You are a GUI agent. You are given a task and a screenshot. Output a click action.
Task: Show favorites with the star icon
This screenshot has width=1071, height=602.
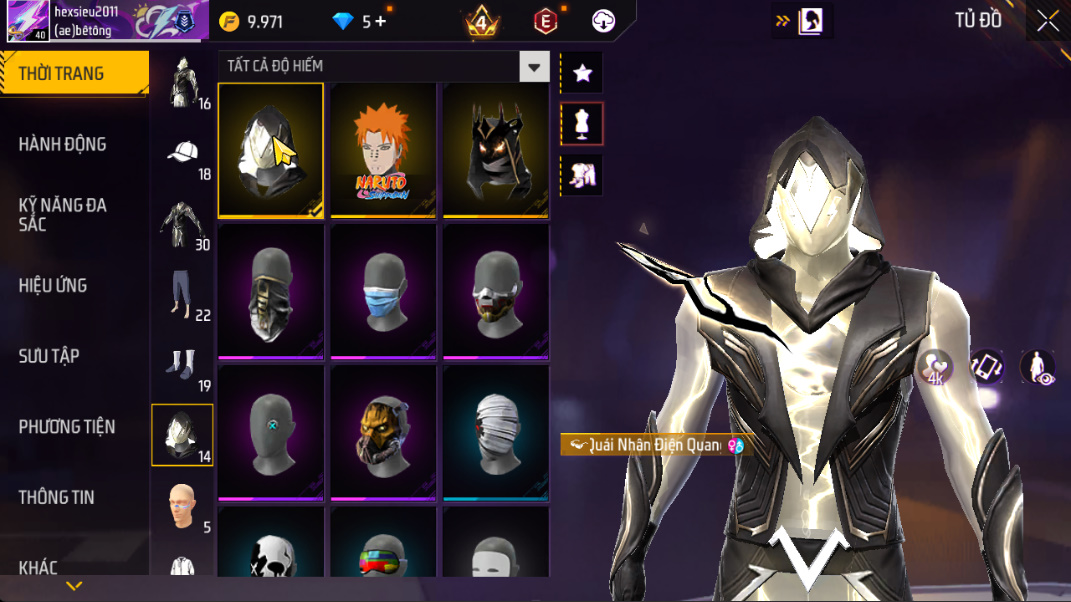[582, 73]
